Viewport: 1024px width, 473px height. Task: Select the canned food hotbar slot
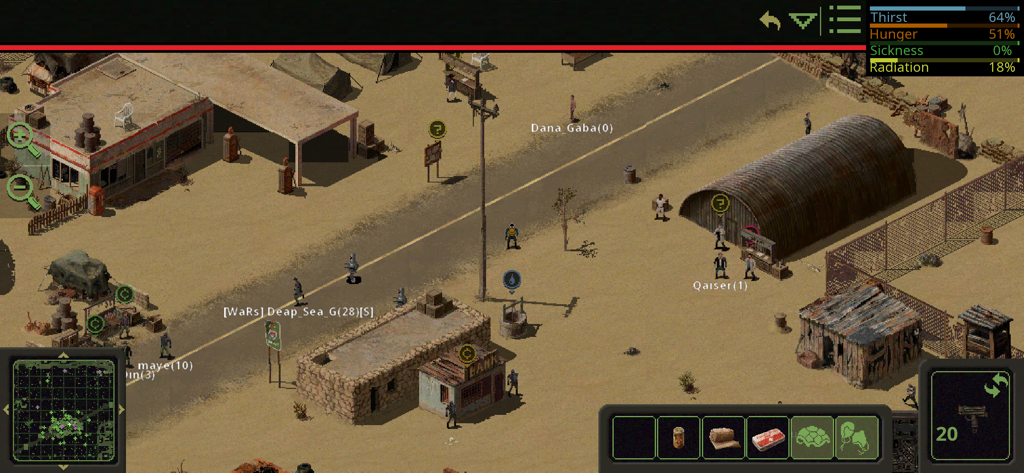click(x=680, y=438)
